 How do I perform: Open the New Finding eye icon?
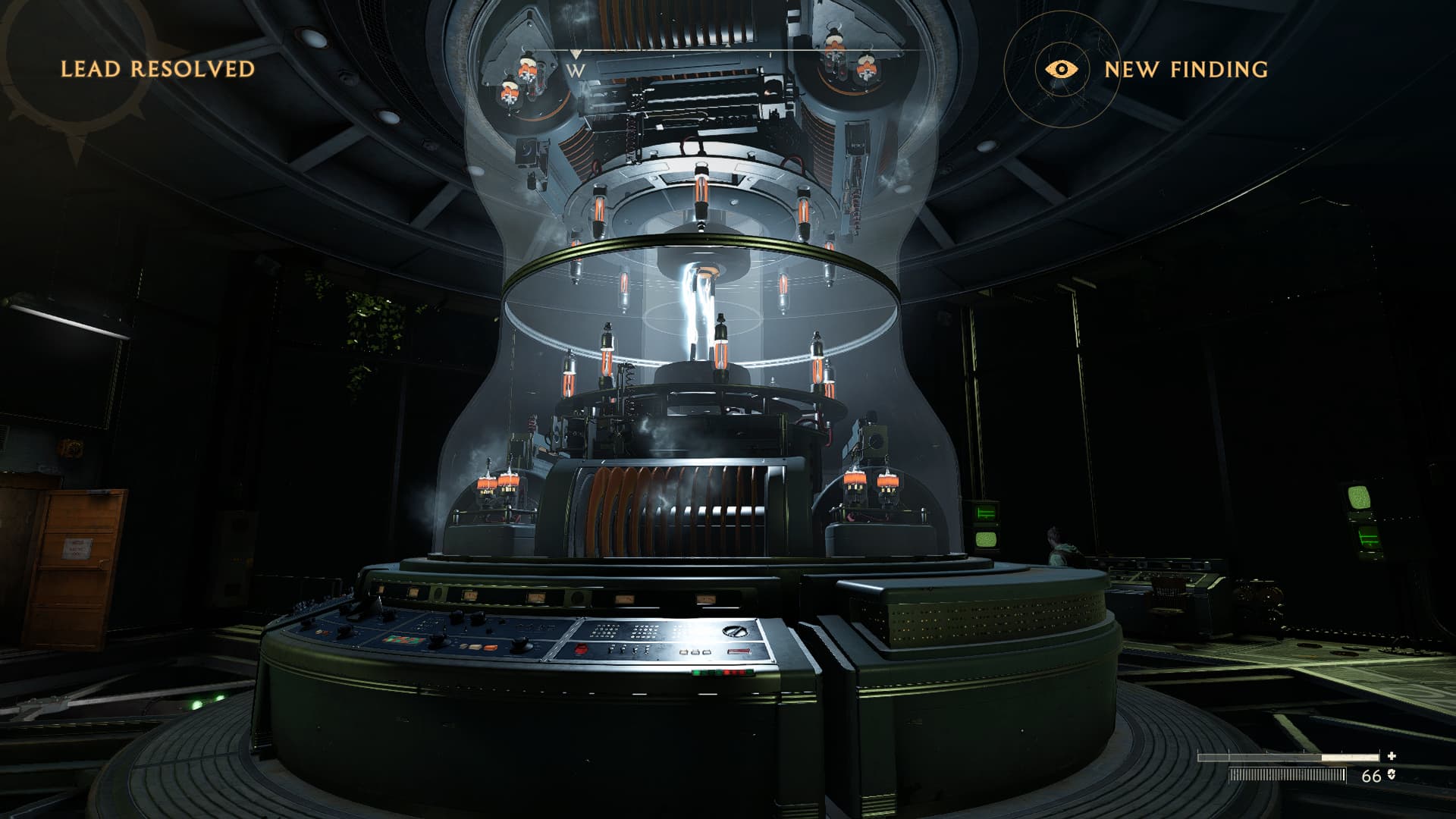click(x=1062, y=69)
